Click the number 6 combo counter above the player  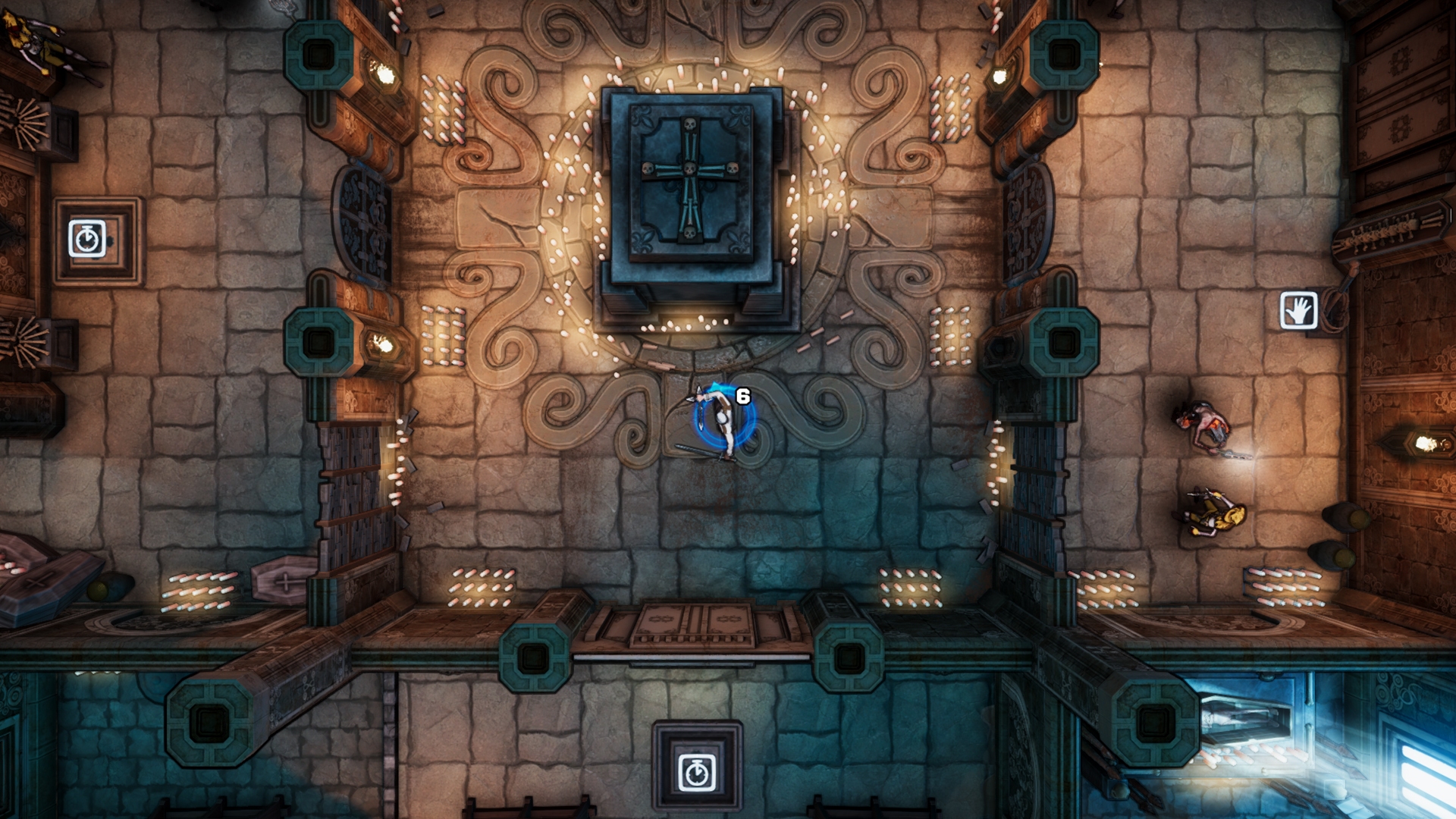742,395
